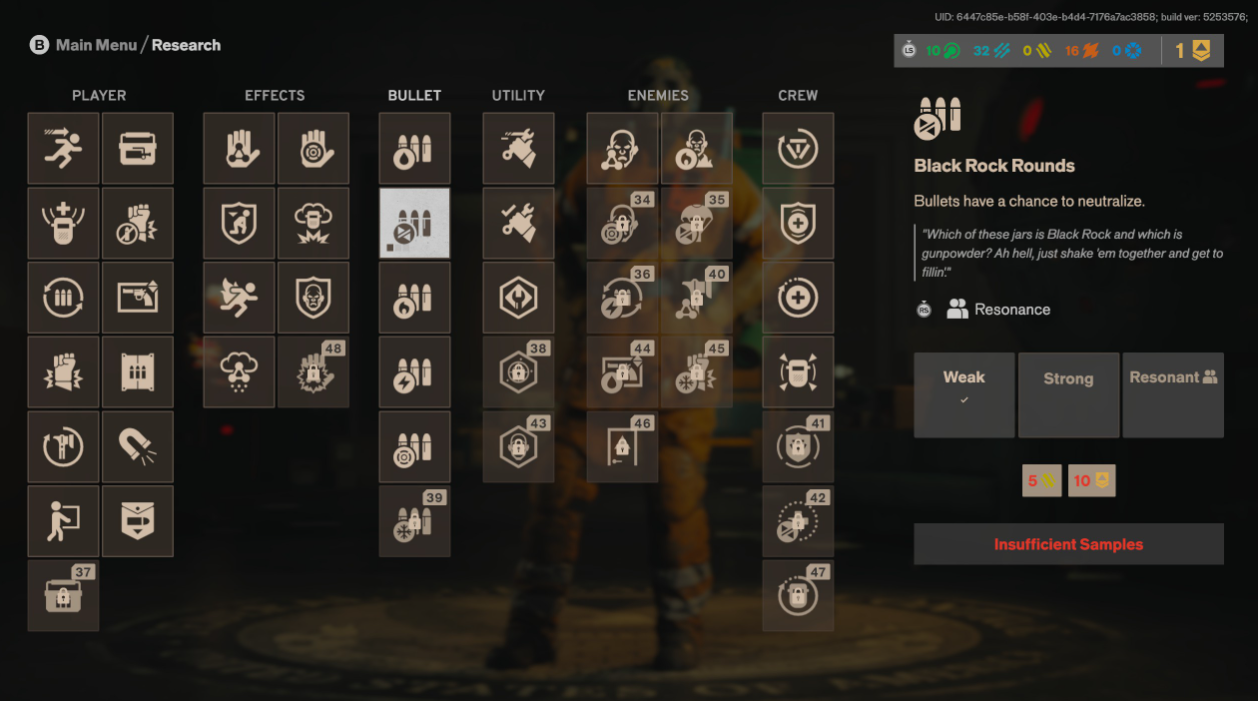Screen dimensions: 1258x701
Task: Pick the shield with plus crew tile
Action: 798,223
